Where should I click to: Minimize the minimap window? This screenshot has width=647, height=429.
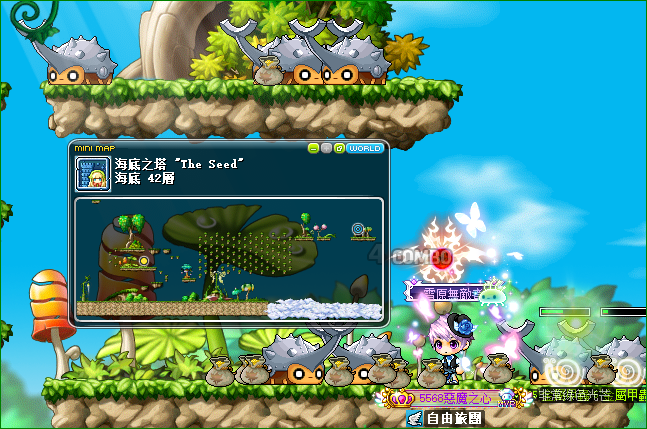click(314, 148)
